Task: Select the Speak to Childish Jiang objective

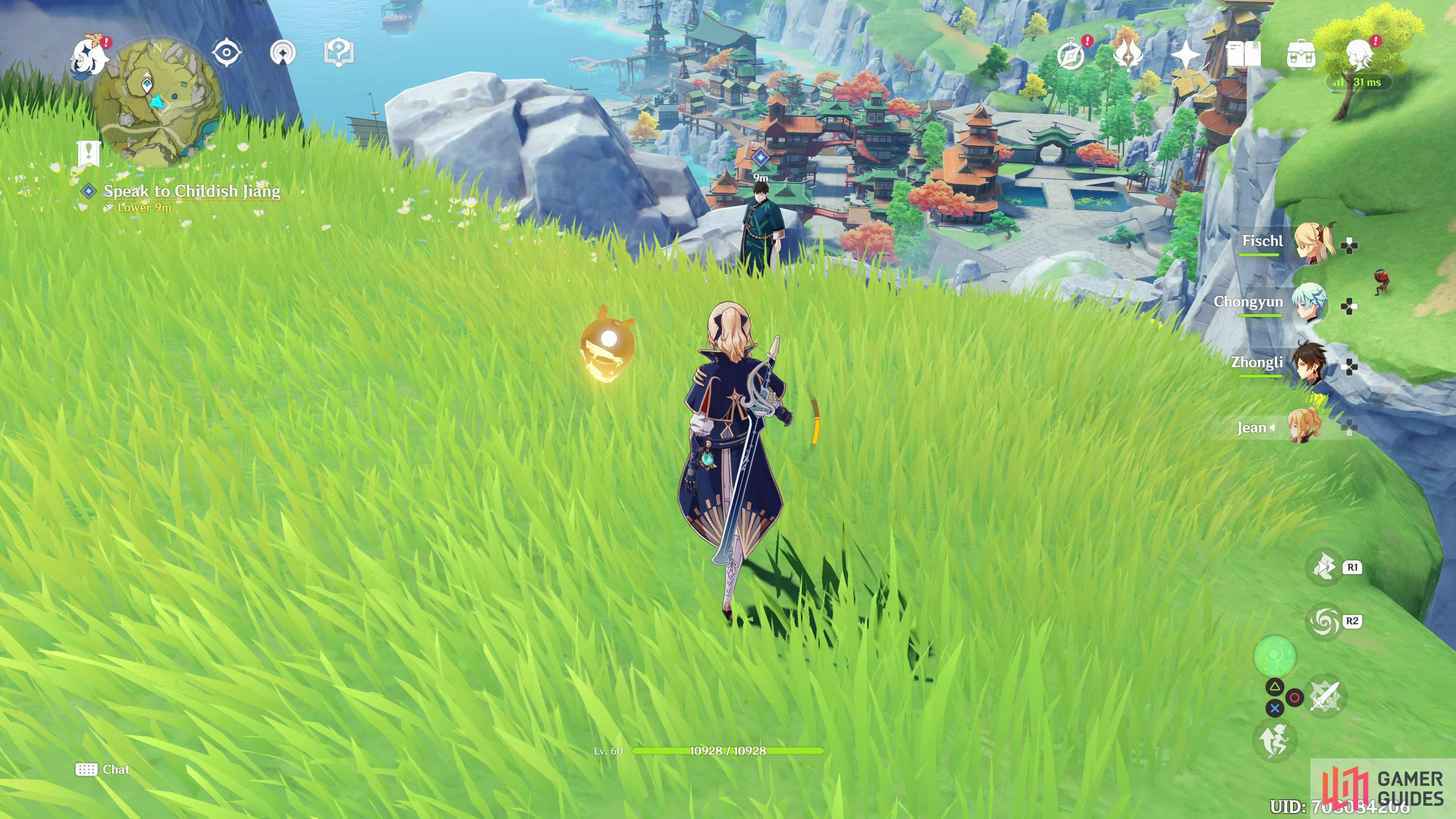Action: point(191,191)
